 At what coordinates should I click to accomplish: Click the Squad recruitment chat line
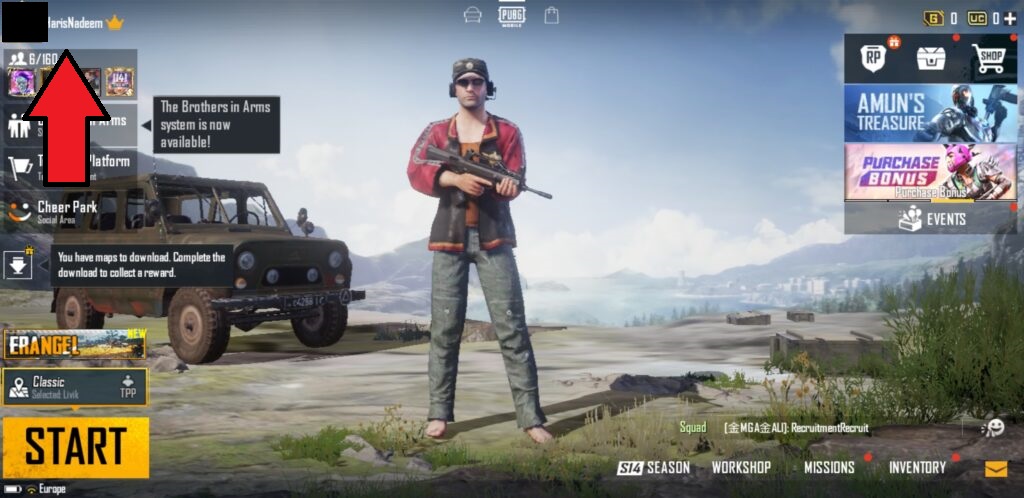point(775,428)
